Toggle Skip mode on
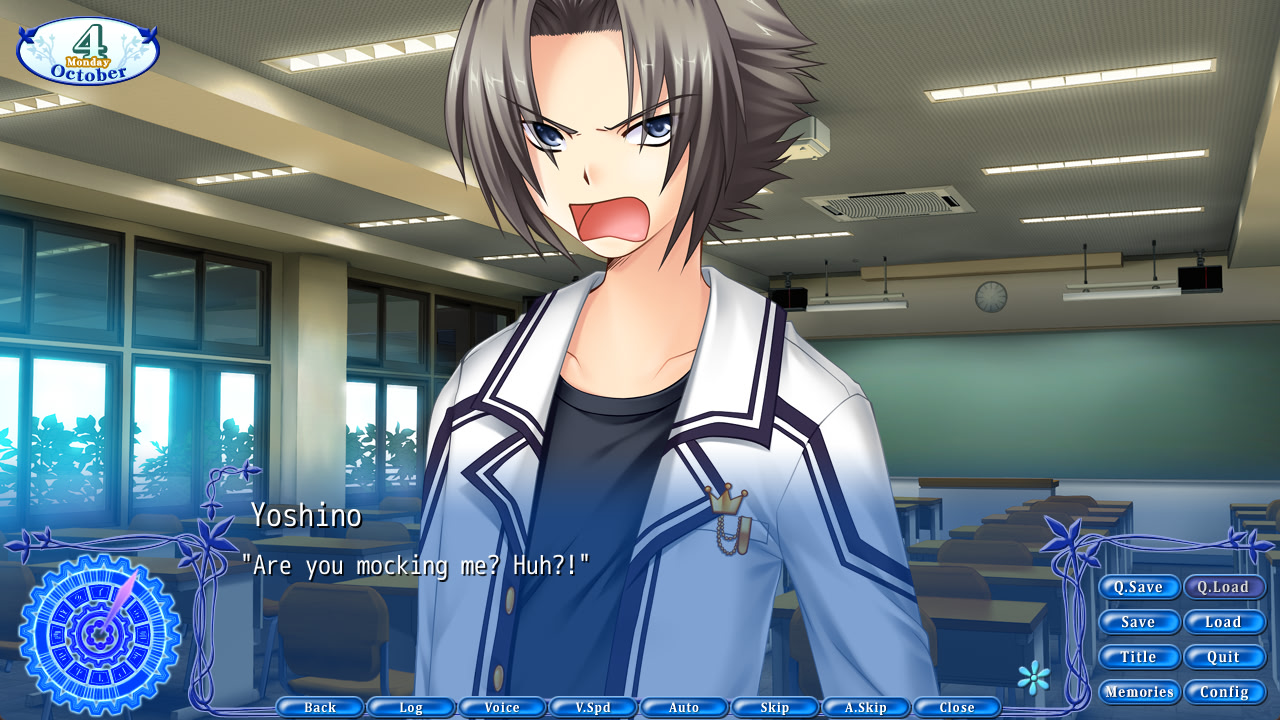This screenshot has width=1280, height=720. [x=775, y=706]
